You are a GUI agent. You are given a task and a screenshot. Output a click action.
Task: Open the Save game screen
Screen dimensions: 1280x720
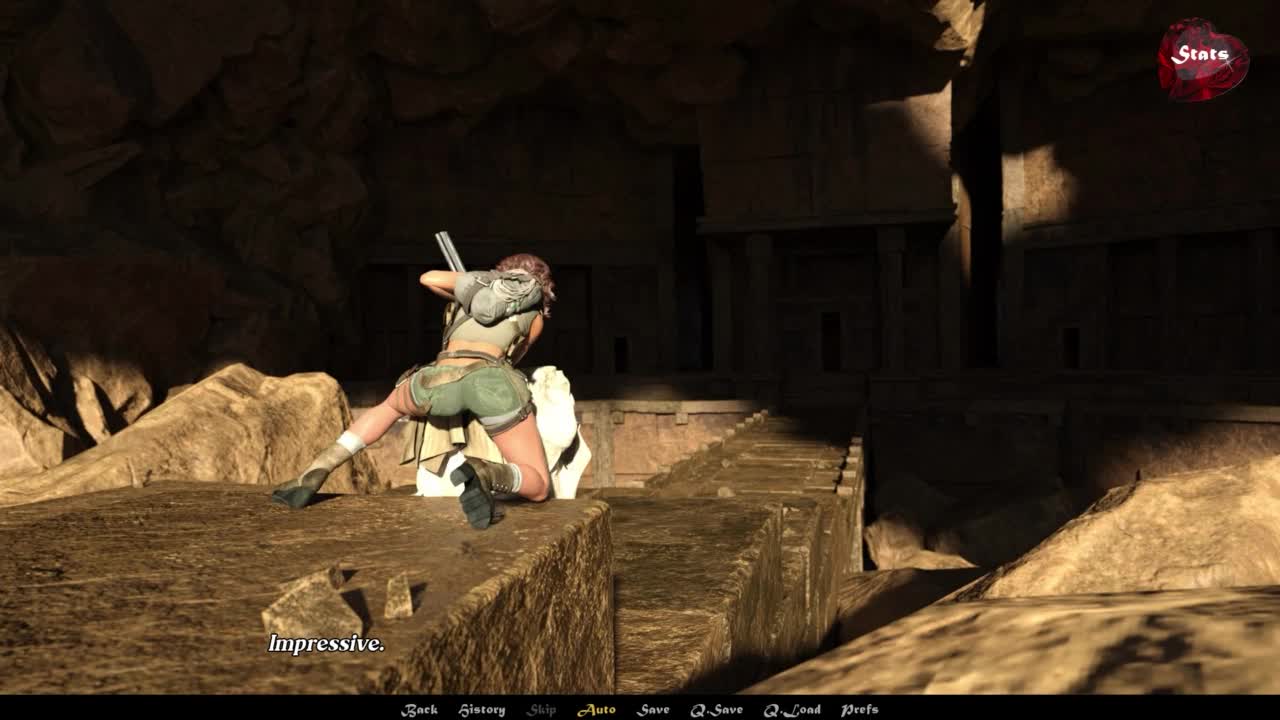653,710
